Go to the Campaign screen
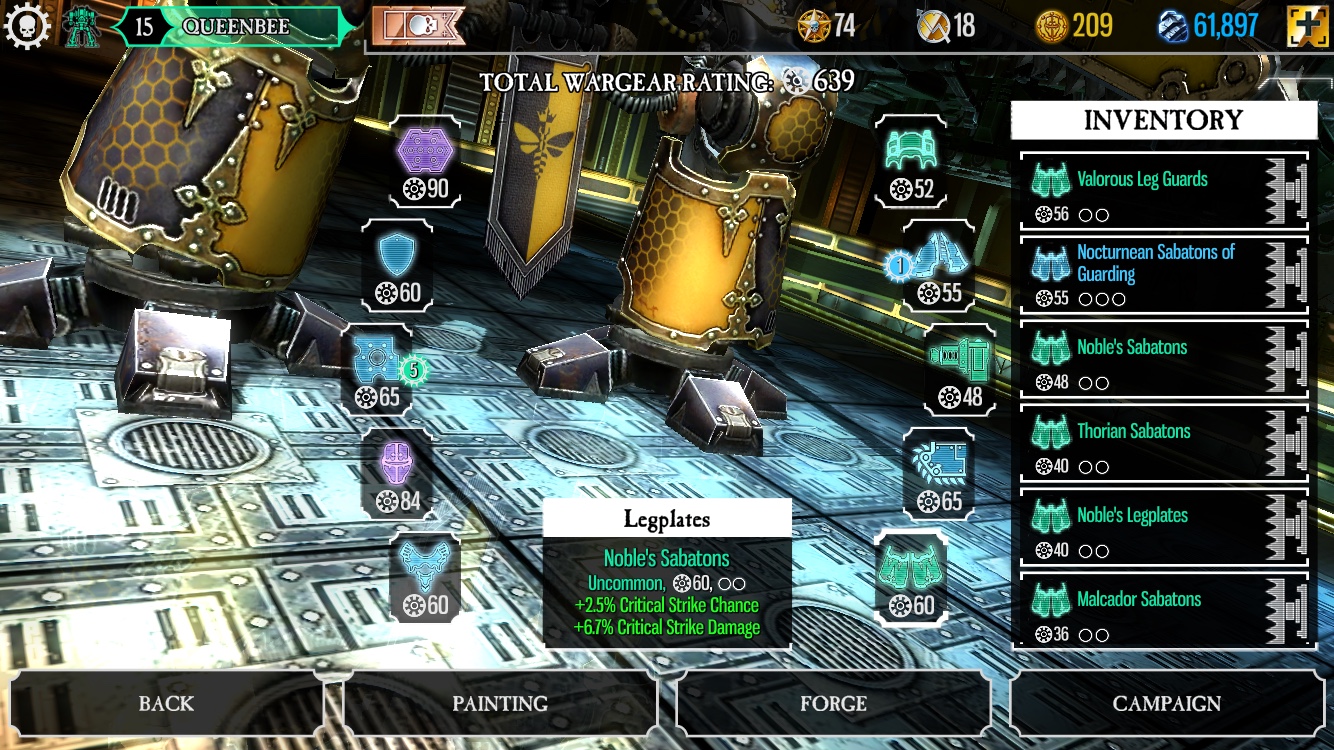 [x=1166, y=704]
